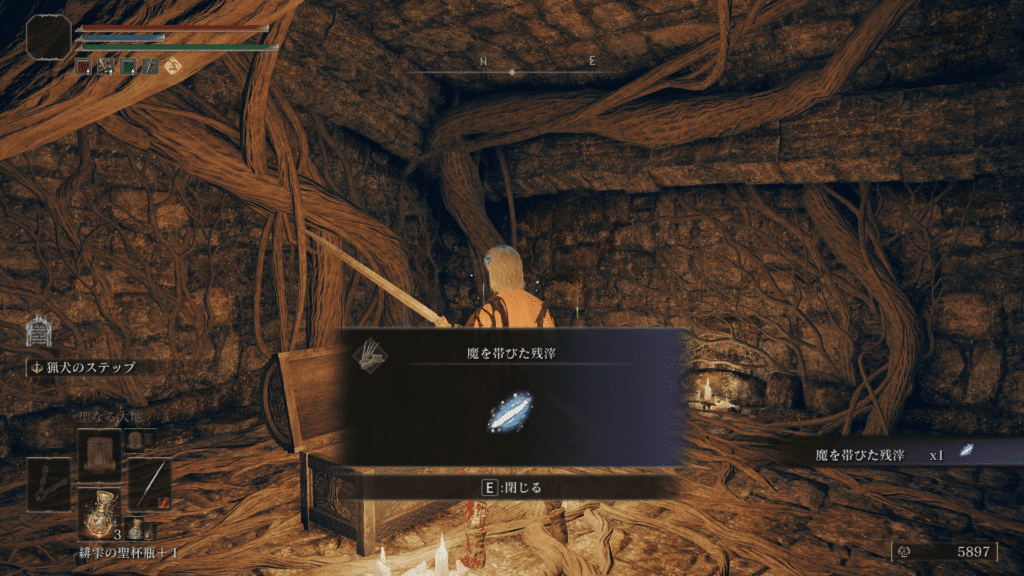Click the empty portrait frame beside the health bar
This screenshot has width=1024, height=576.
(x=48, y=36)
